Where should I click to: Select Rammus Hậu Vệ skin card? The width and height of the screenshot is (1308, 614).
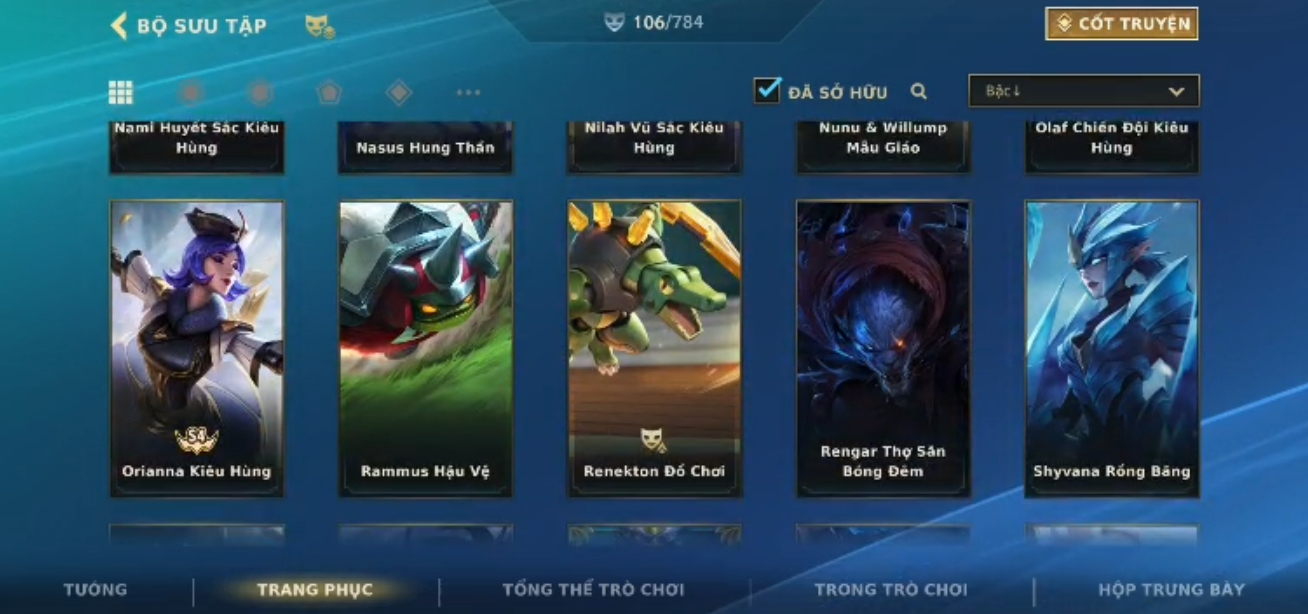pos(425,348)
